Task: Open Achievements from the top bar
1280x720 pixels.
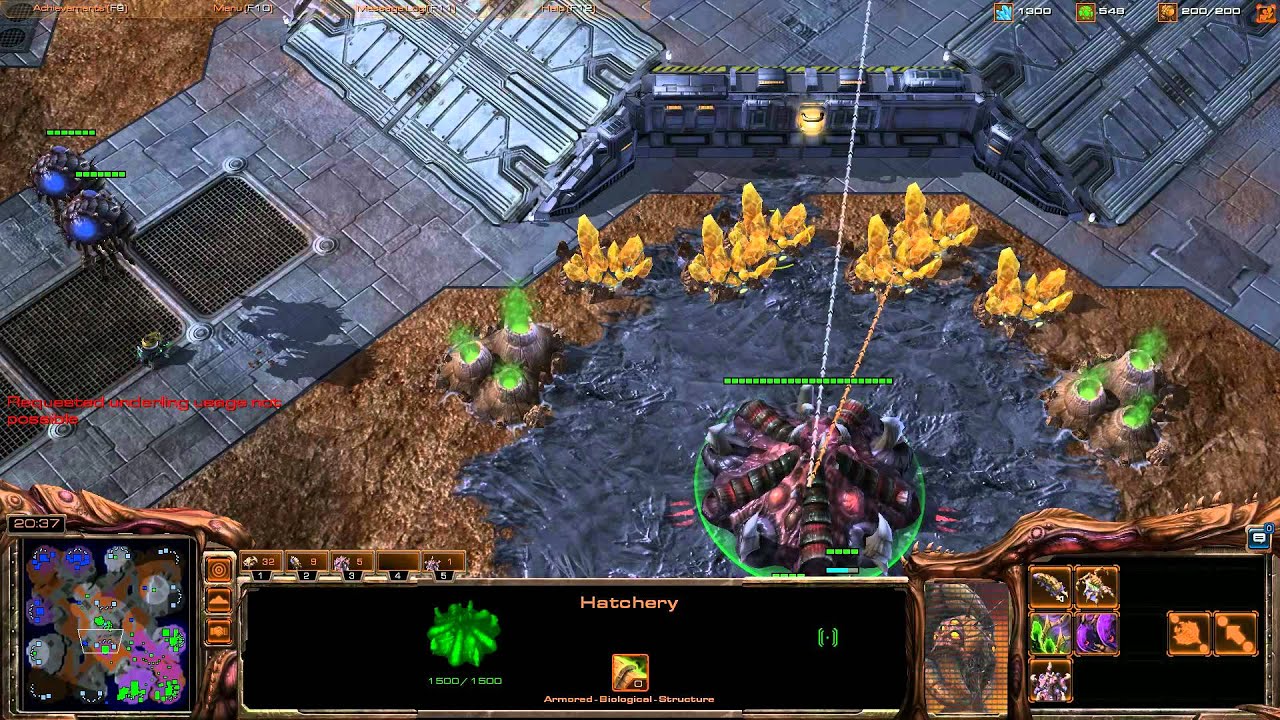Action: [80, 8]
